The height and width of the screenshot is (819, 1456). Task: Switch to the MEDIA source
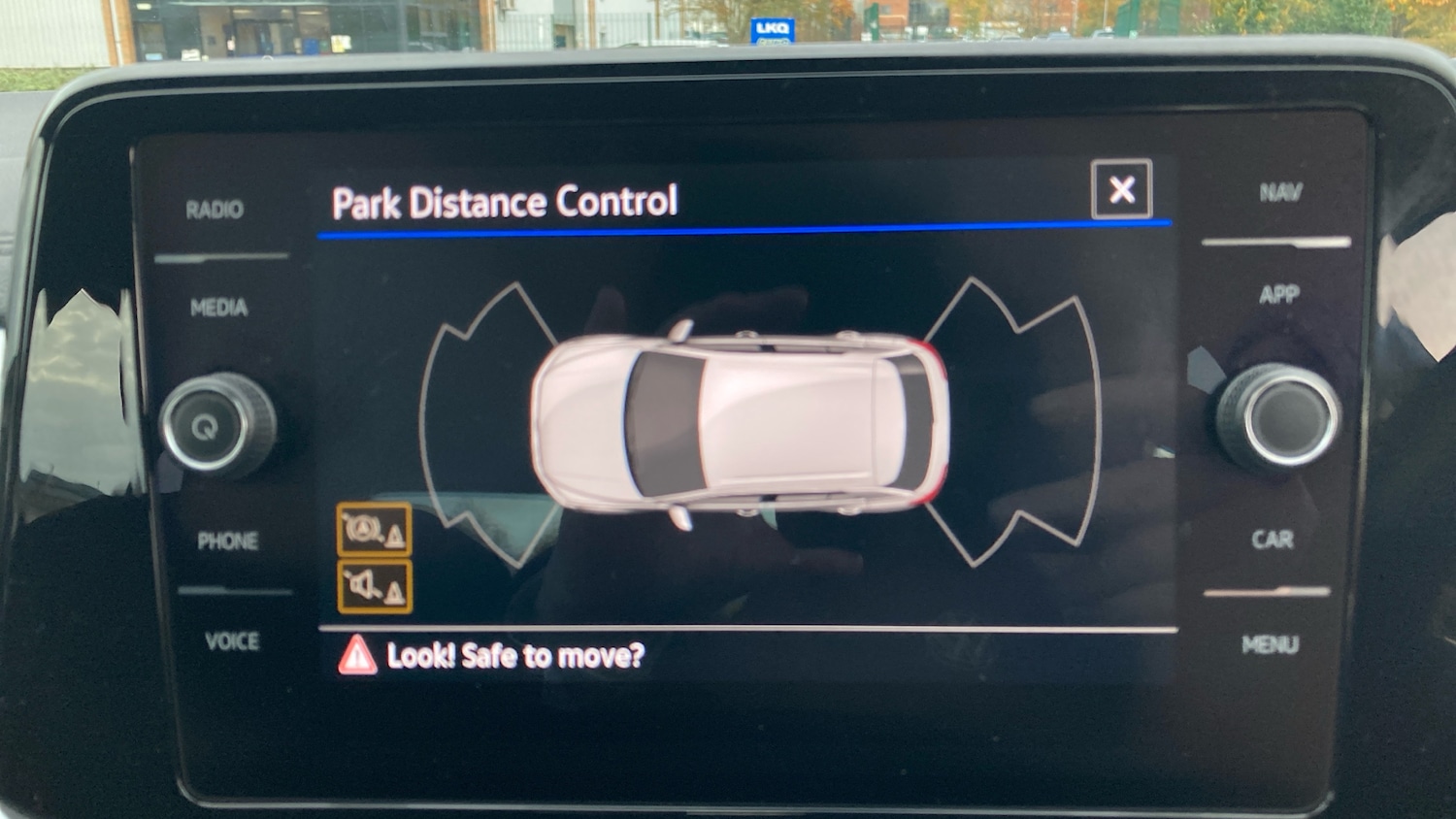tap(218, 309)
